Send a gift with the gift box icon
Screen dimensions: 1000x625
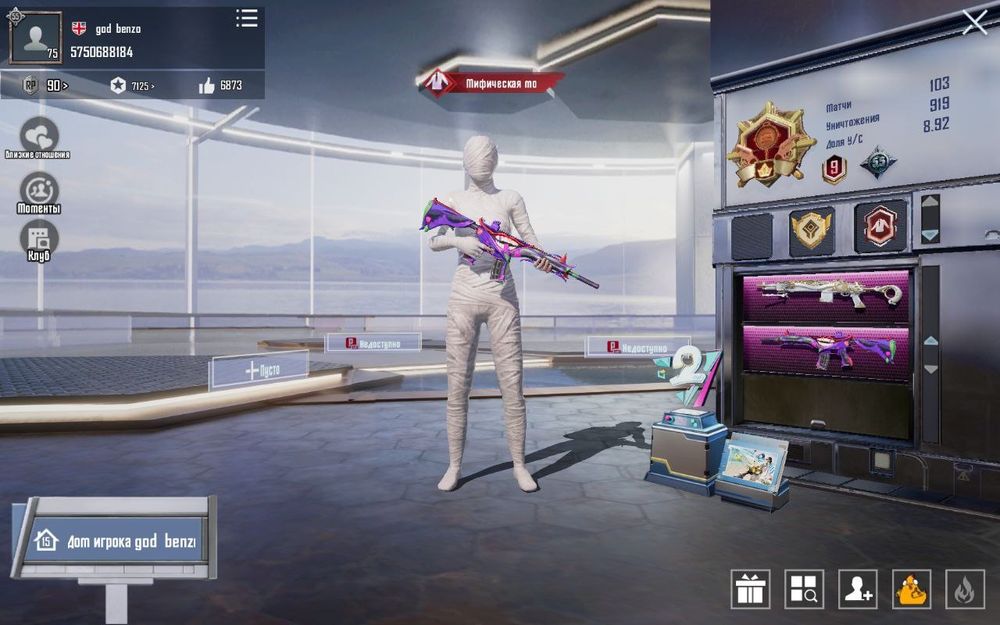pyautogui.click(x=750, y=589)
